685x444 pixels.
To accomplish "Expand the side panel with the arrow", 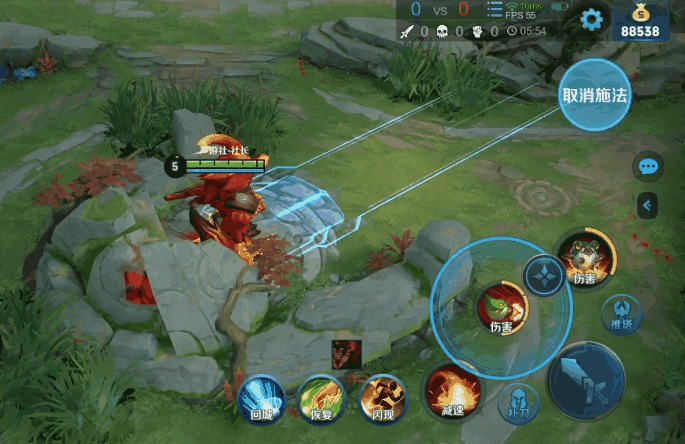I will pos(648,205).
